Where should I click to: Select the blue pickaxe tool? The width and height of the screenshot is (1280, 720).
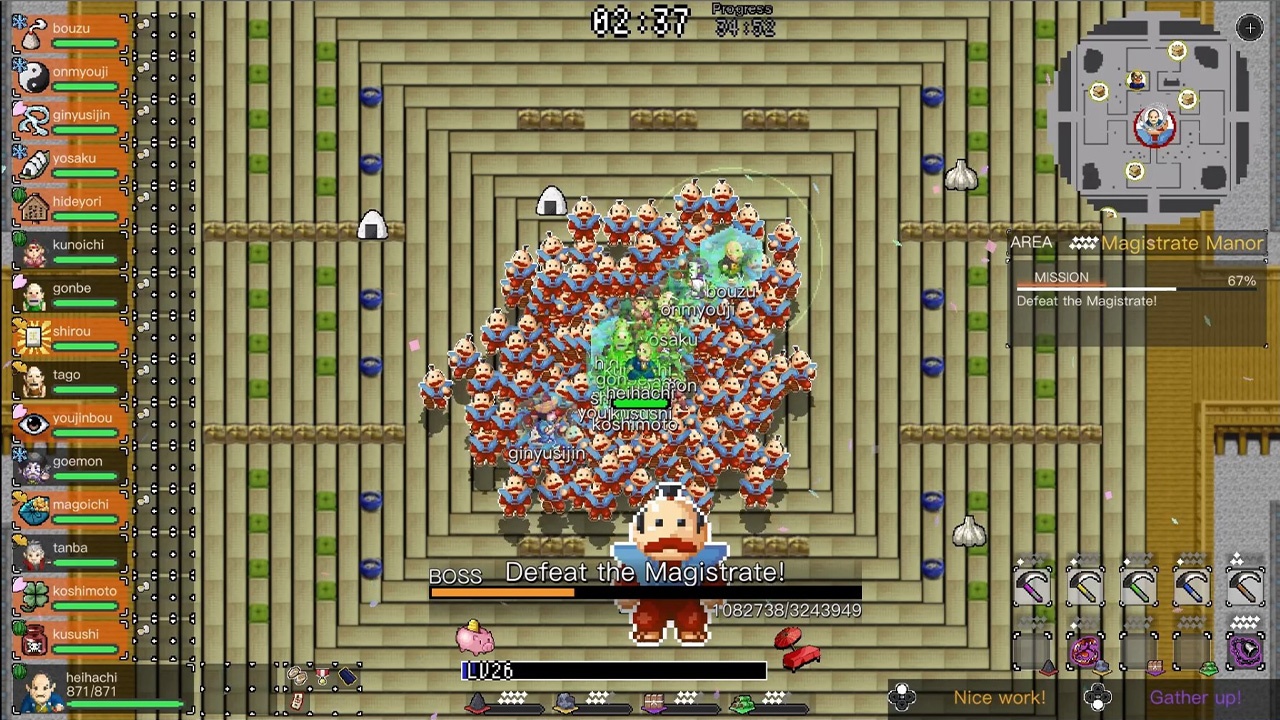click(x=1192, y=586)
